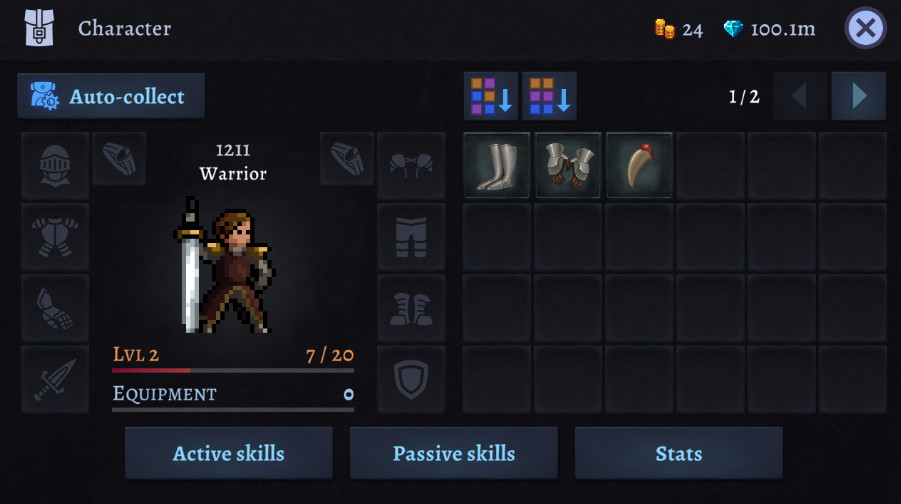Choose the chest armor equipment slot

(55, 237)
